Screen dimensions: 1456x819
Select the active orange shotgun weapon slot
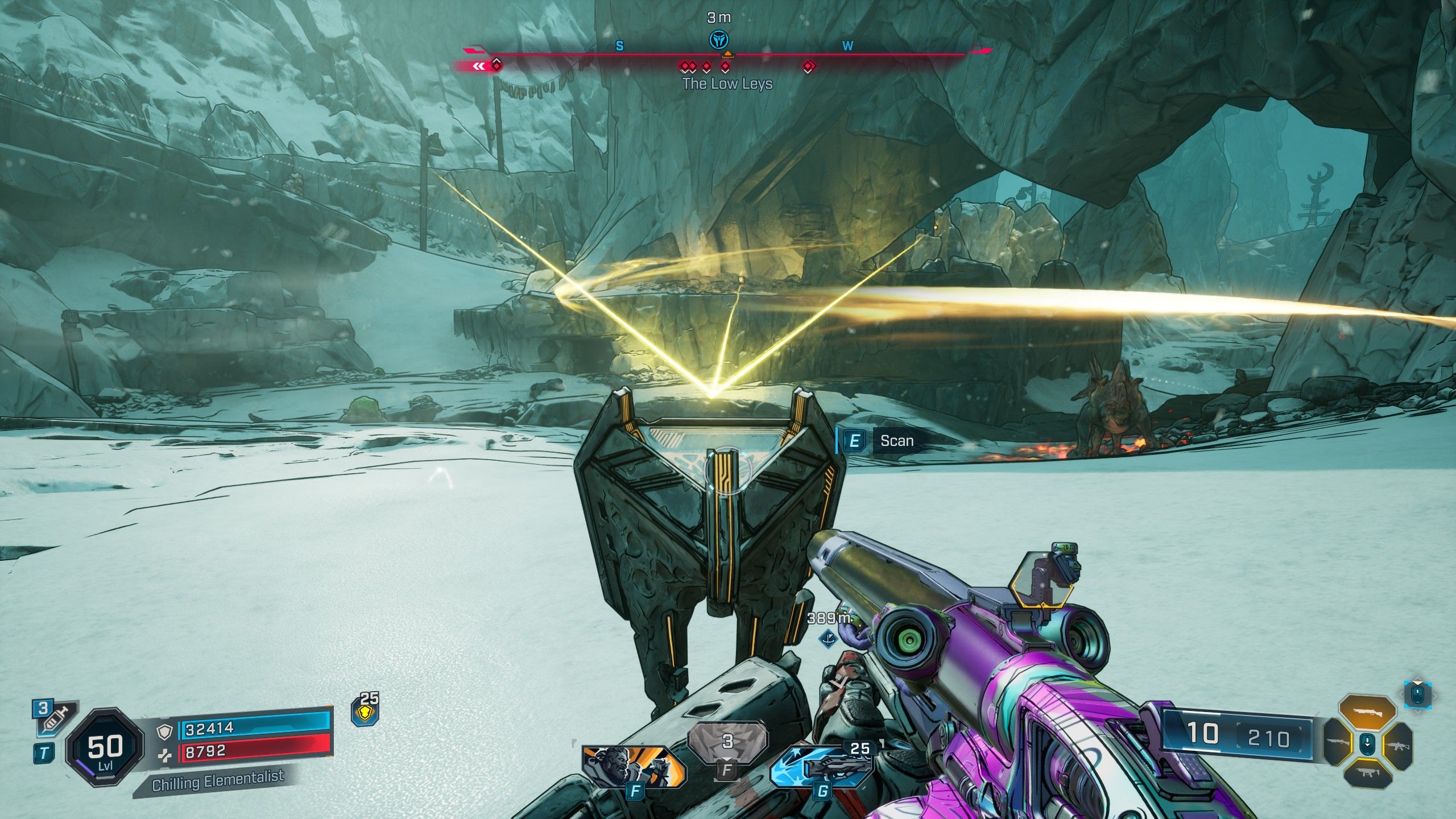1367,712
